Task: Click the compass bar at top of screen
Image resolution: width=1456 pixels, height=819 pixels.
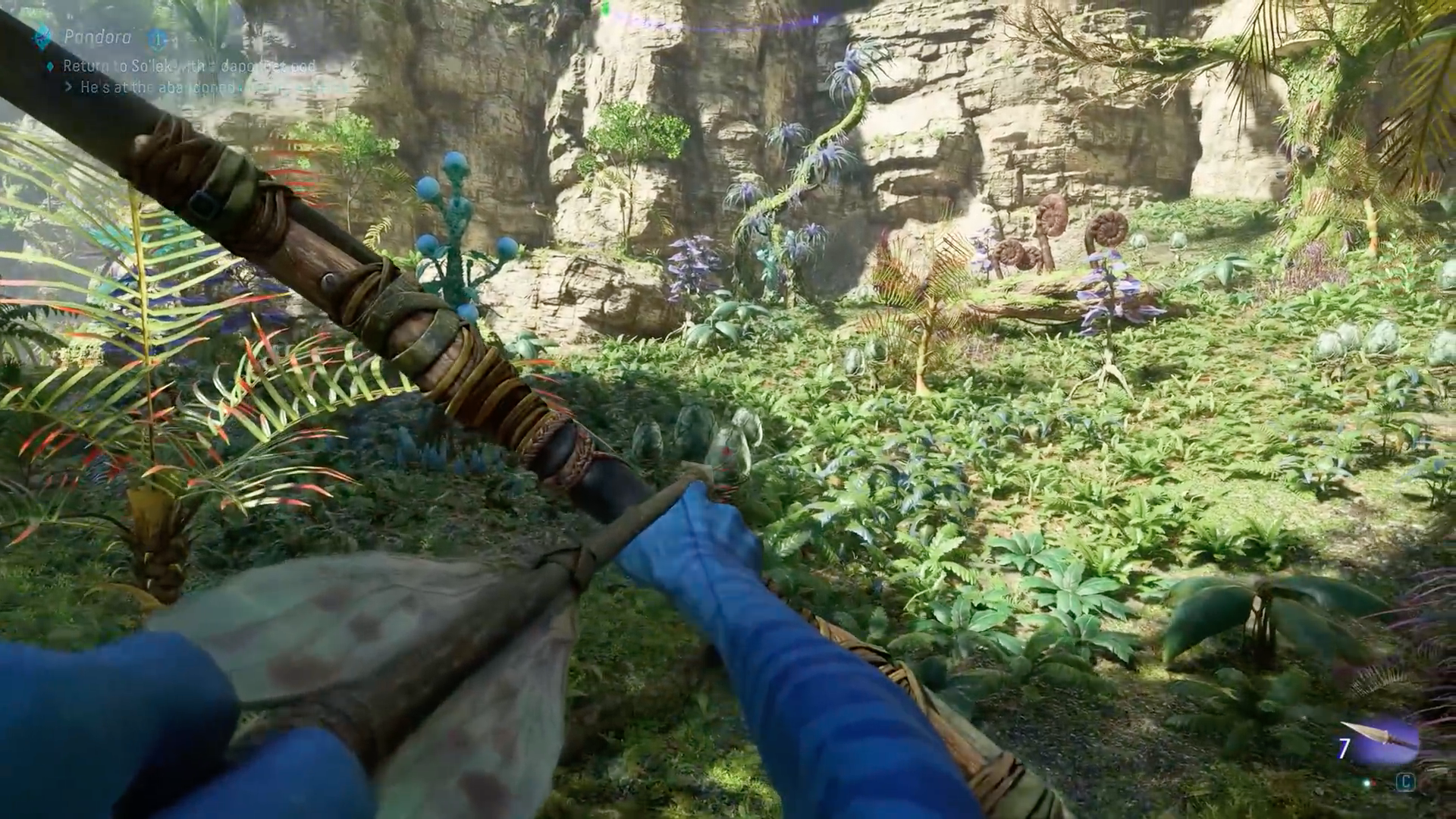Action: point(728,19)
